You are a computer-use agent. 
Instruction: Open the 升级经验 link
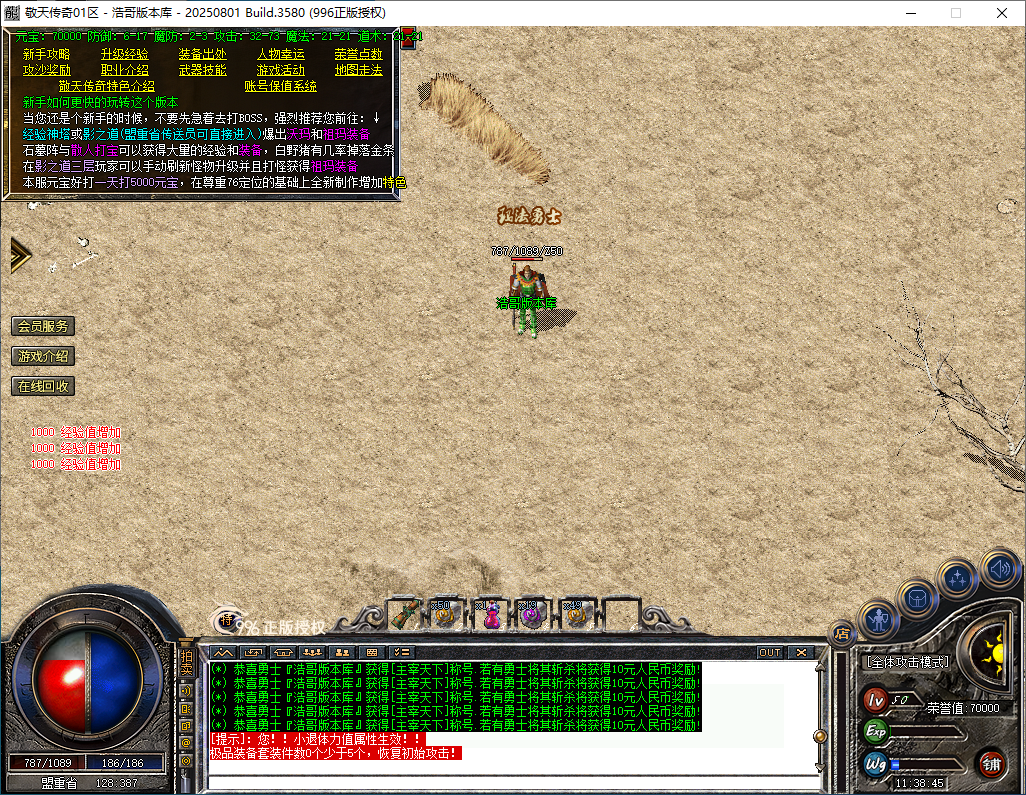pyautogui.click(x=124, y=54)
